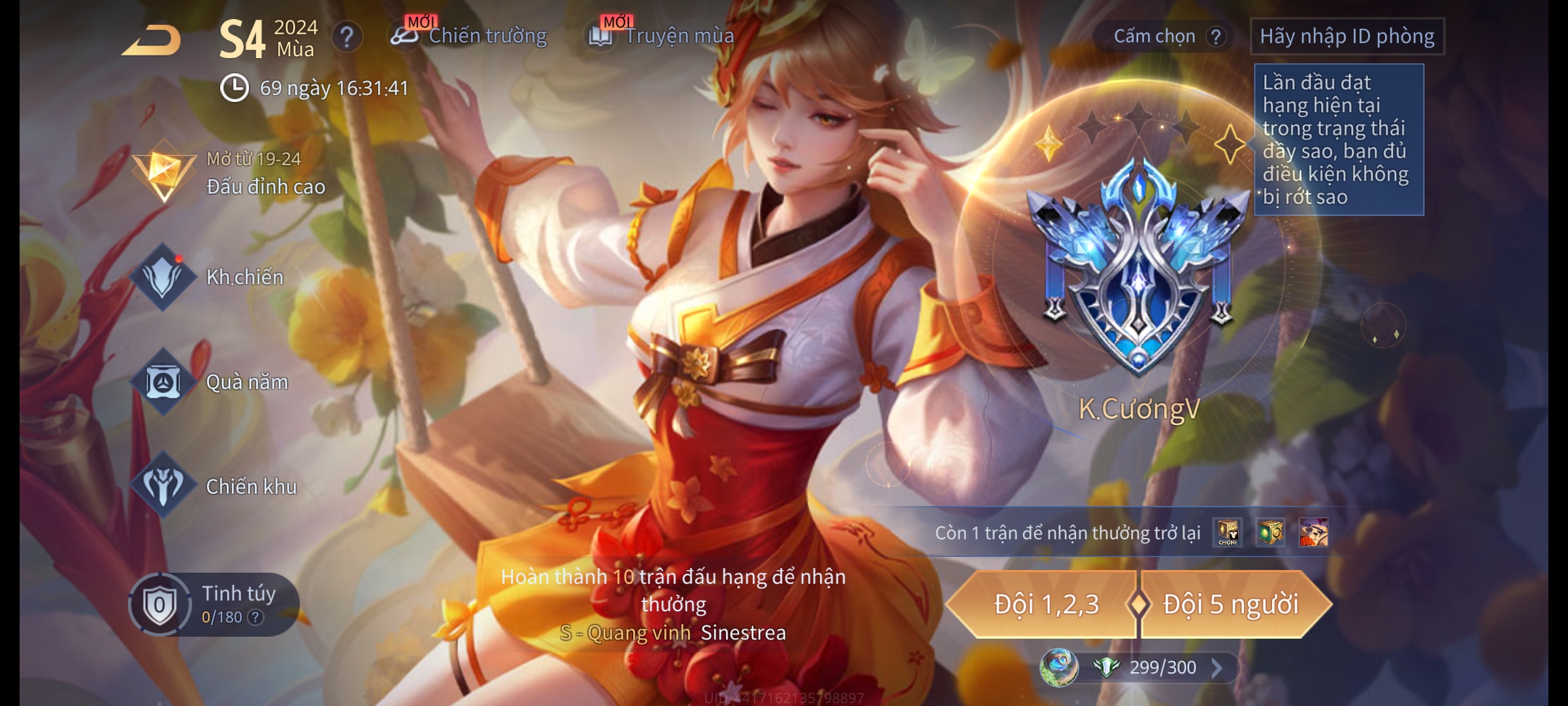The height and width of the screenshot is (706, 1568).
Task: Open Tinh túy 0/180 shield panel
Action: [214, 605]
